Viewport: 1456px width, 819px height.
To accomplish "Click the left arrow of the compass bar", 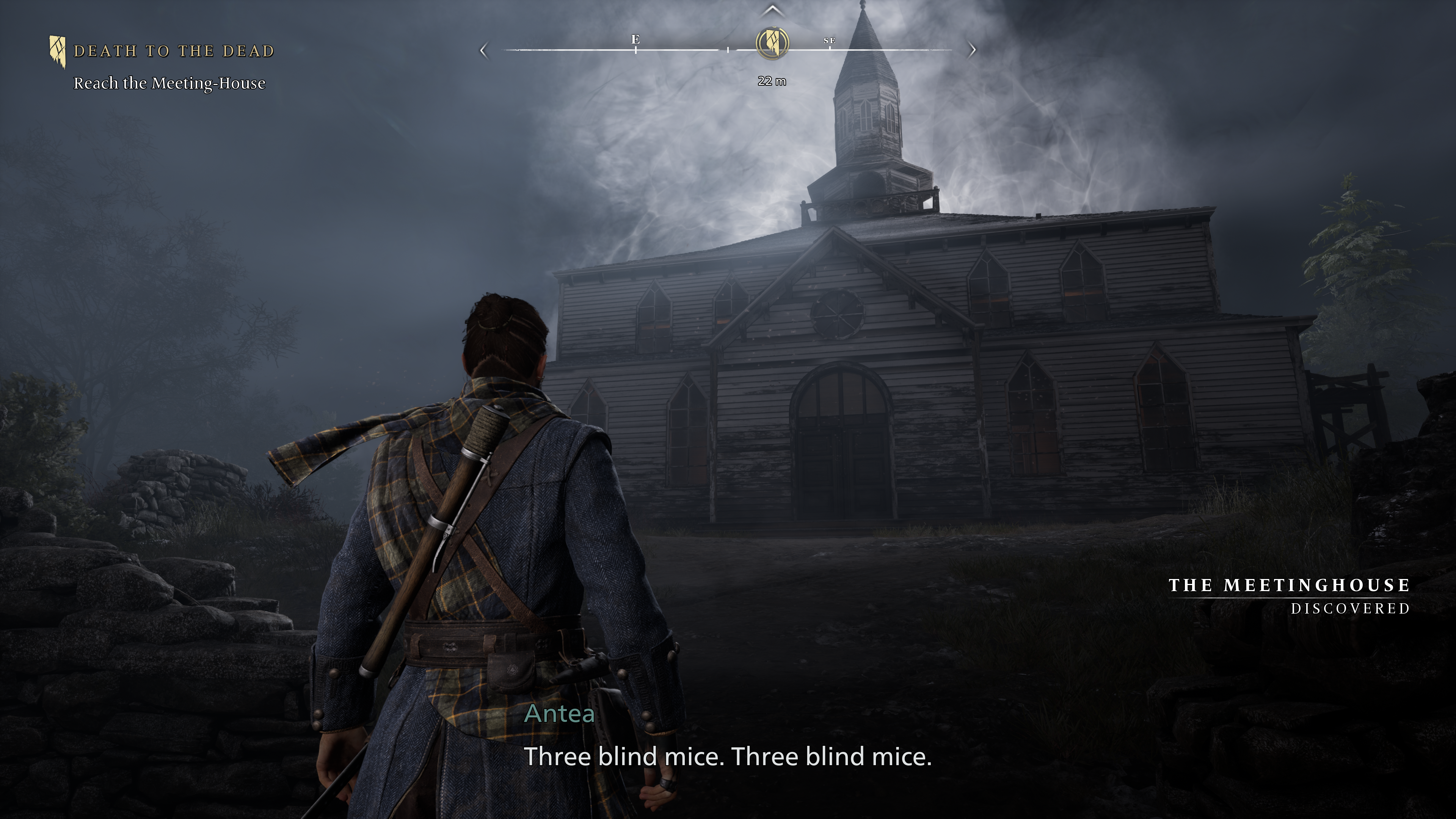I will [x=483, y=50].
